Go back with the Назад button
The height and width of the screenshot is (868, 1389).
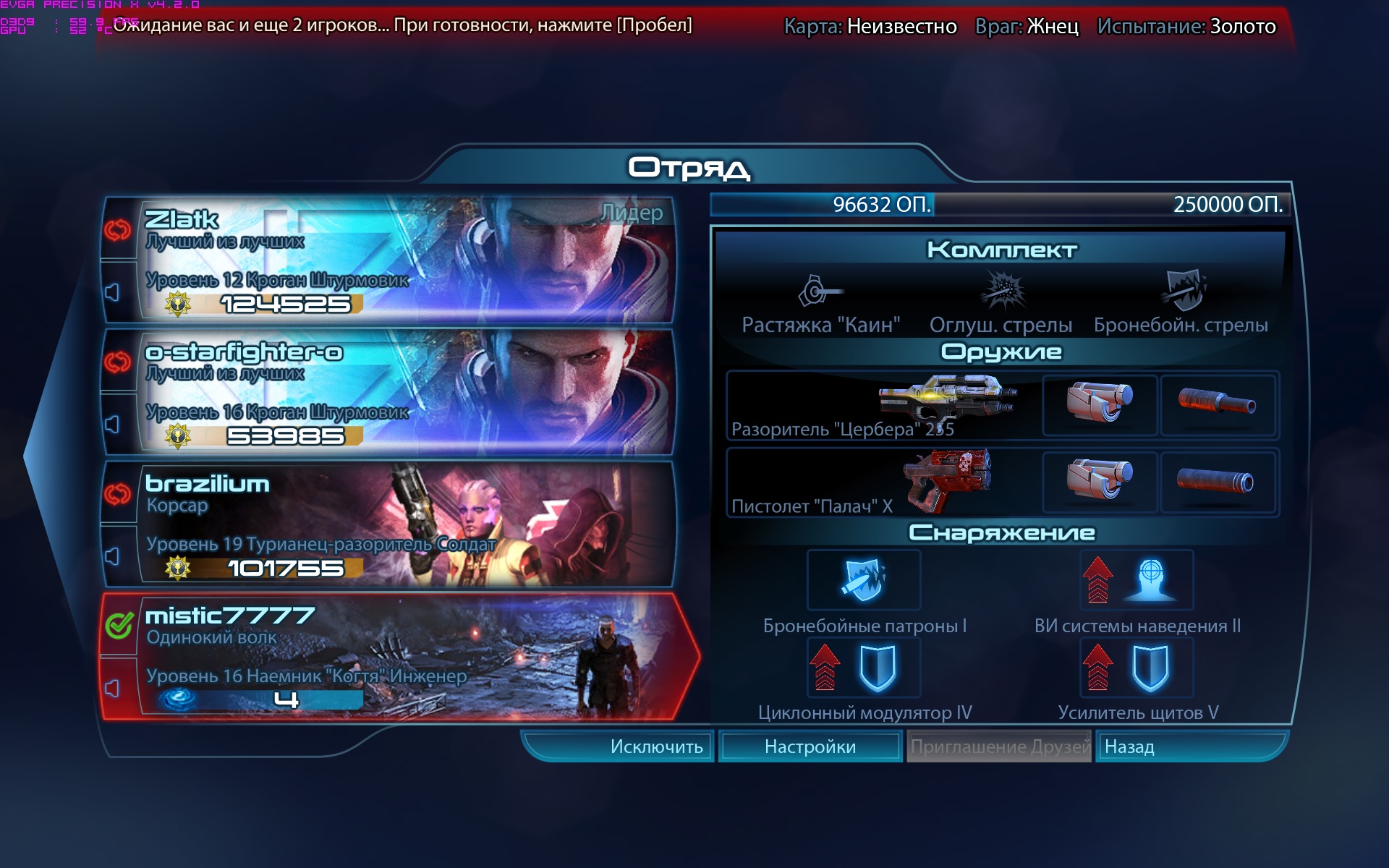(x=1190, y=746)
